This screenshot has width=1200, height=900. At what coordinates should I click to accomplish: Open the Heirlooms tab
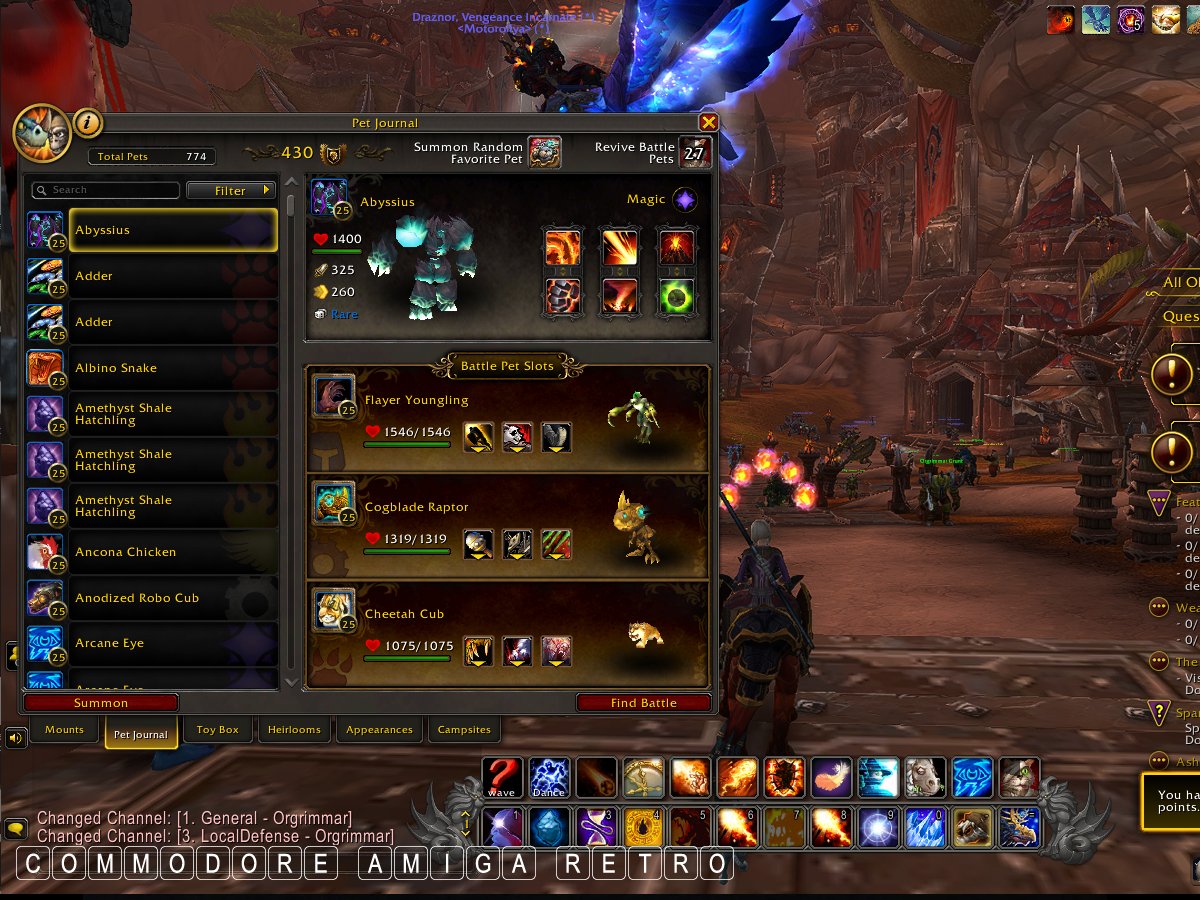click(294, 730)
